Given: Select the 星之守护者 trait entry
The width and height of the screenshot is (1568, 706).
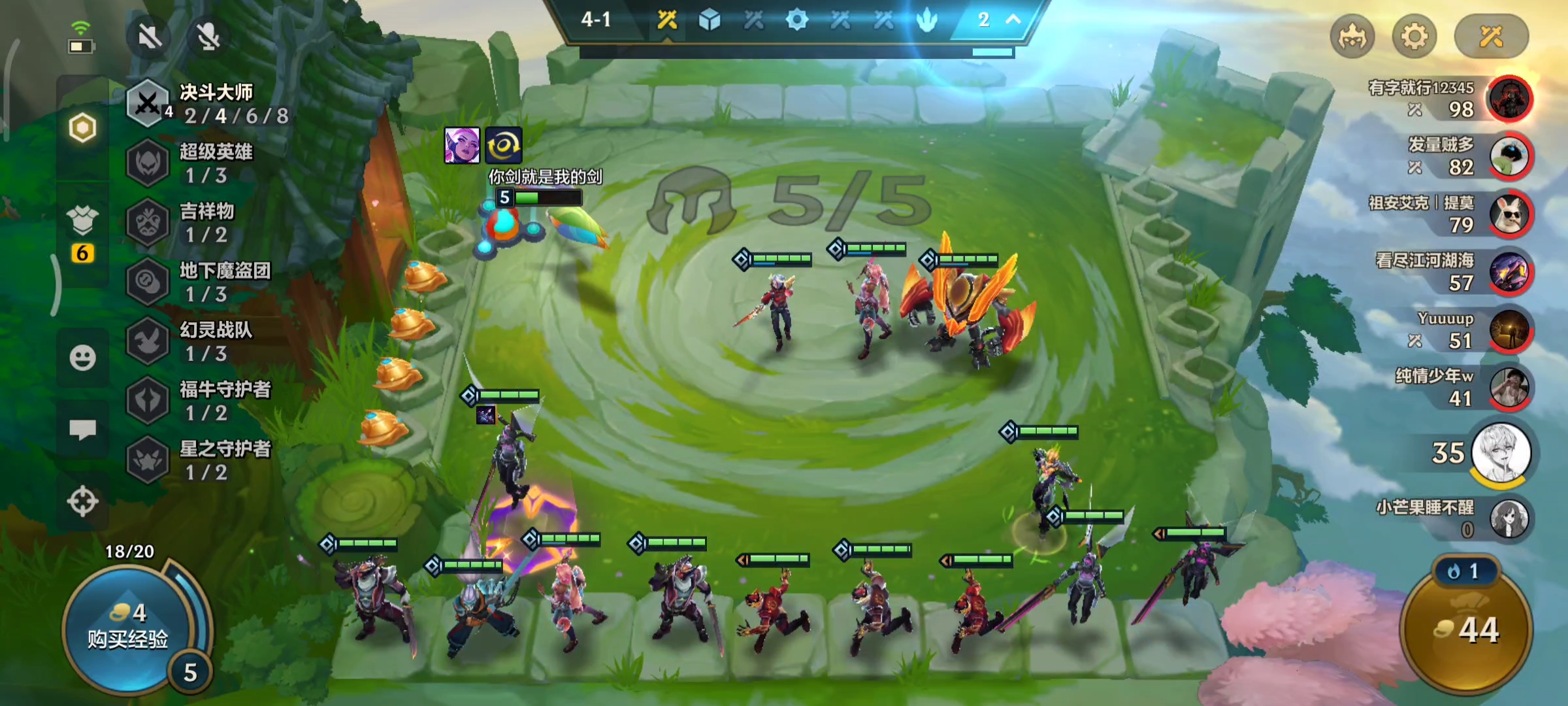Looking at the screenshot, I should pyautogui.click(x=209, y=460).
